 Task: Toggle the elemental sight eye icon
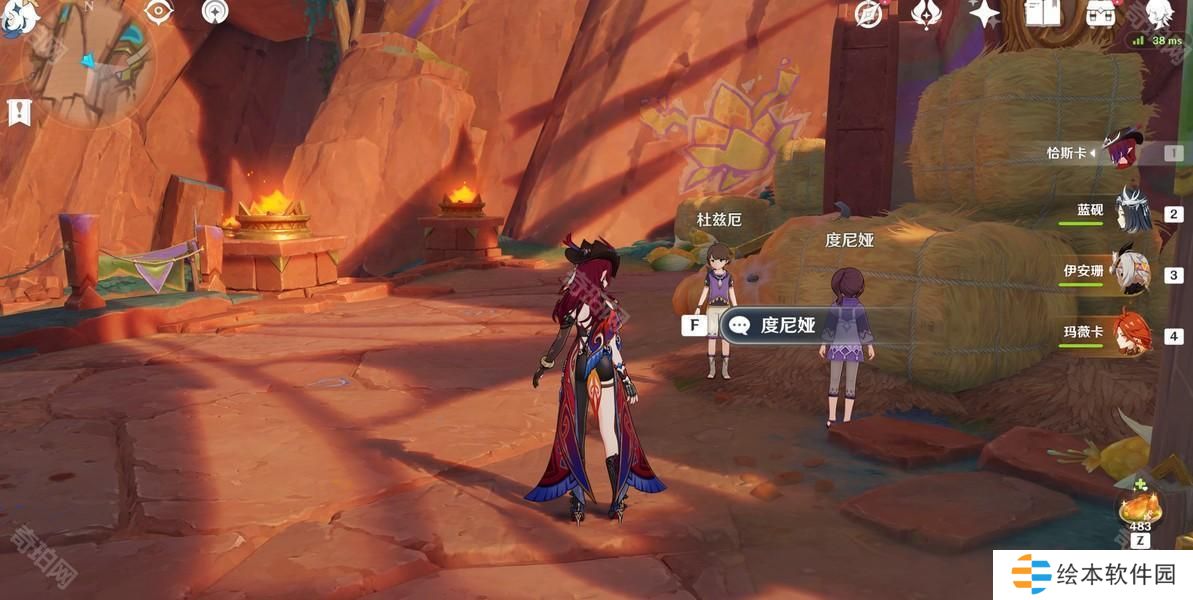159,11
